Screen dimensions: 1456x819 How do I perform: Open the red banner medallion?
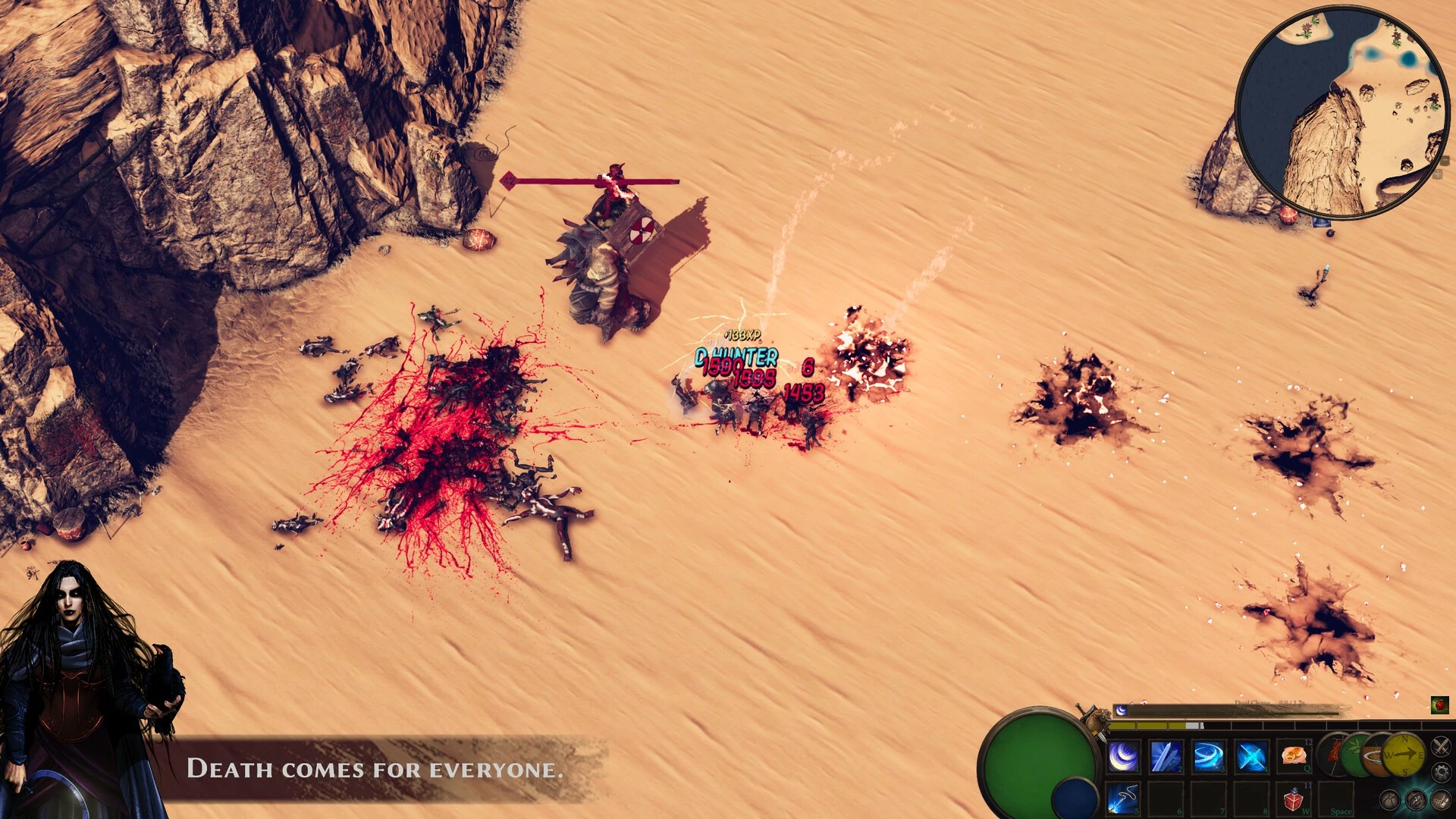1332,754
